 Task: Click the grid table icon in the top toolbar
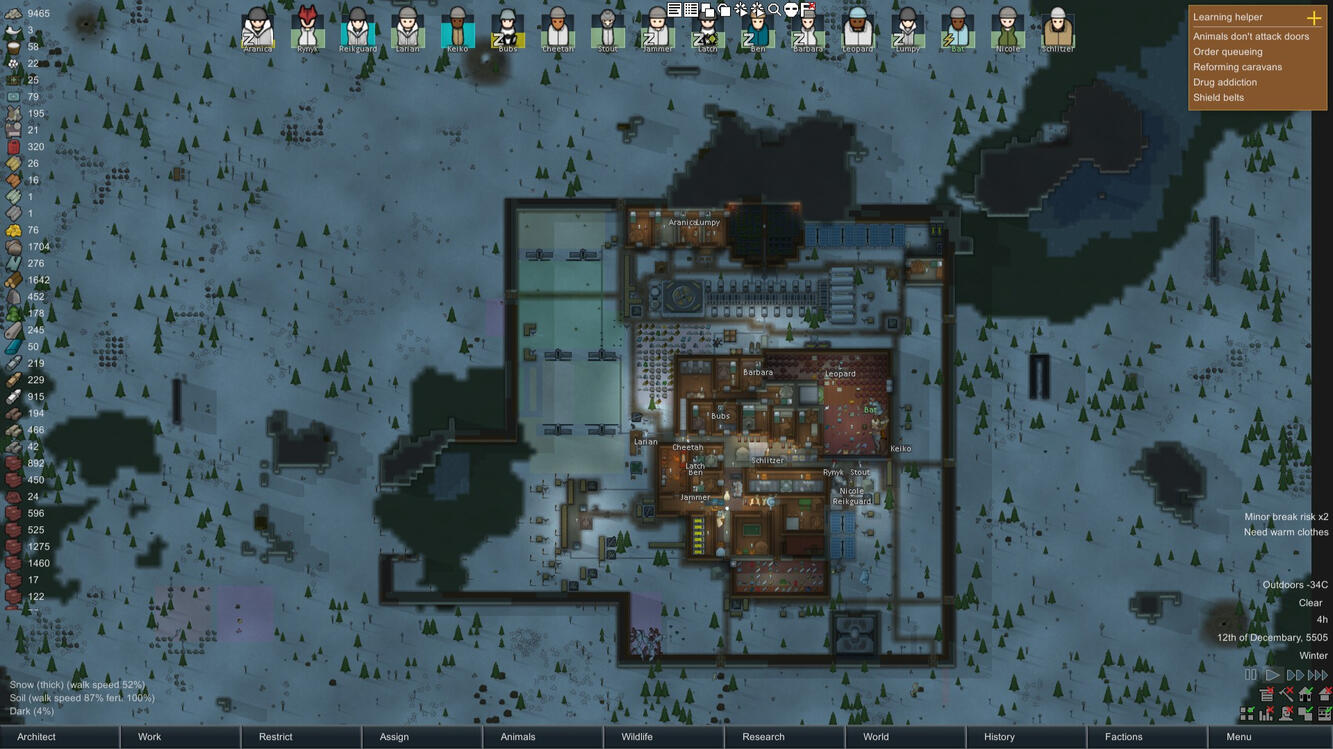(x=690, y=10)
